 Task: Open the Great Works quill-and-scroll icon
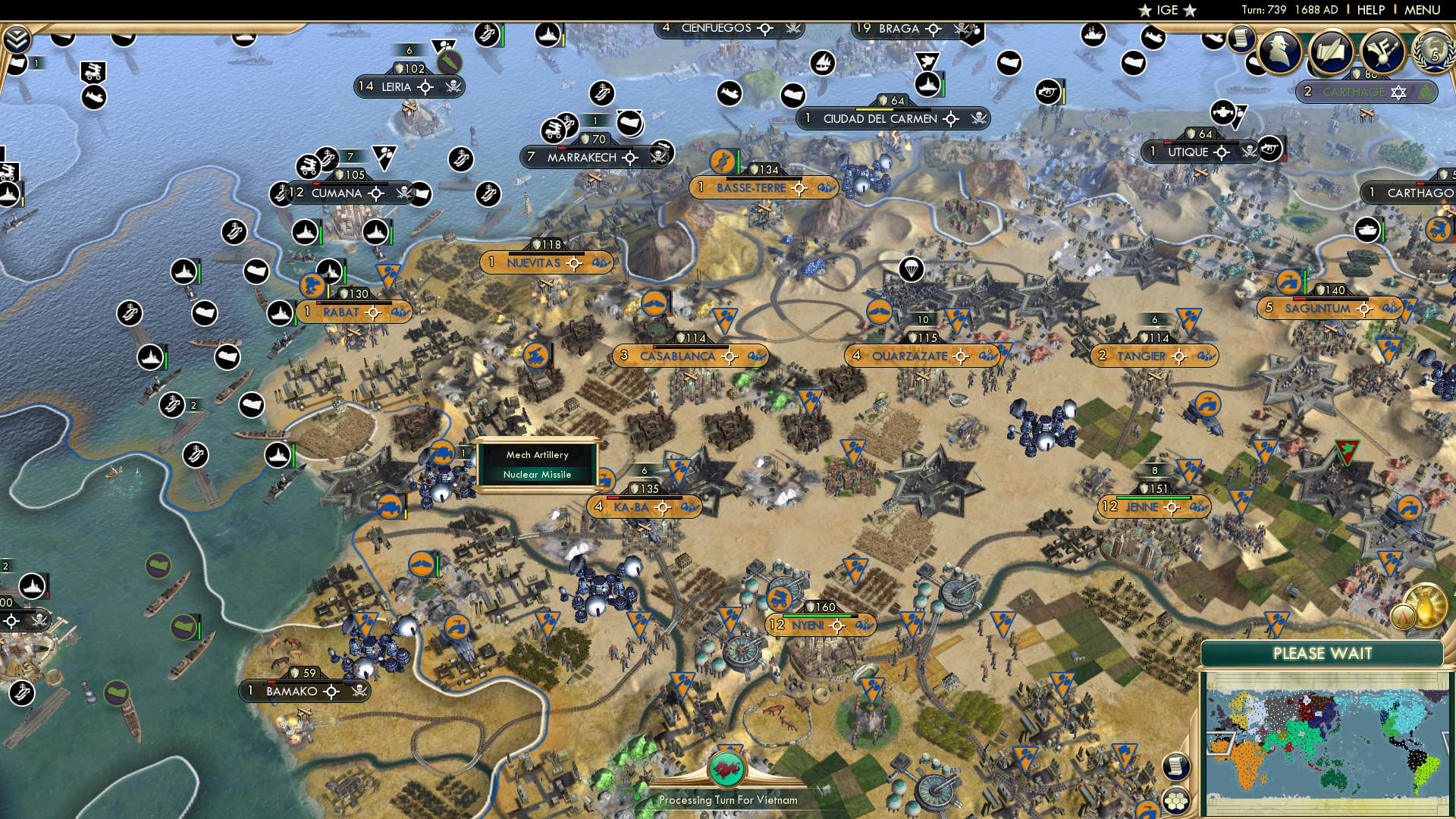[1332, 51]
